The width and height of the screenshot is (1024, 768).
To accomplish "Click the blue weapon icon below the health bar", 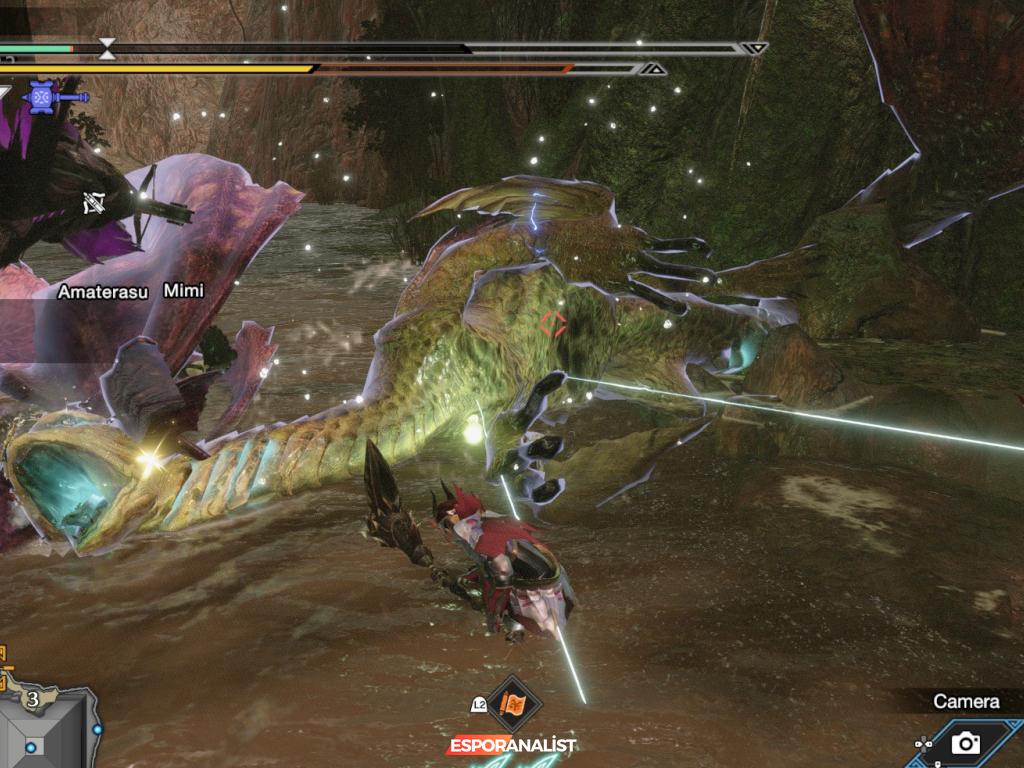I will coord(42,97).
